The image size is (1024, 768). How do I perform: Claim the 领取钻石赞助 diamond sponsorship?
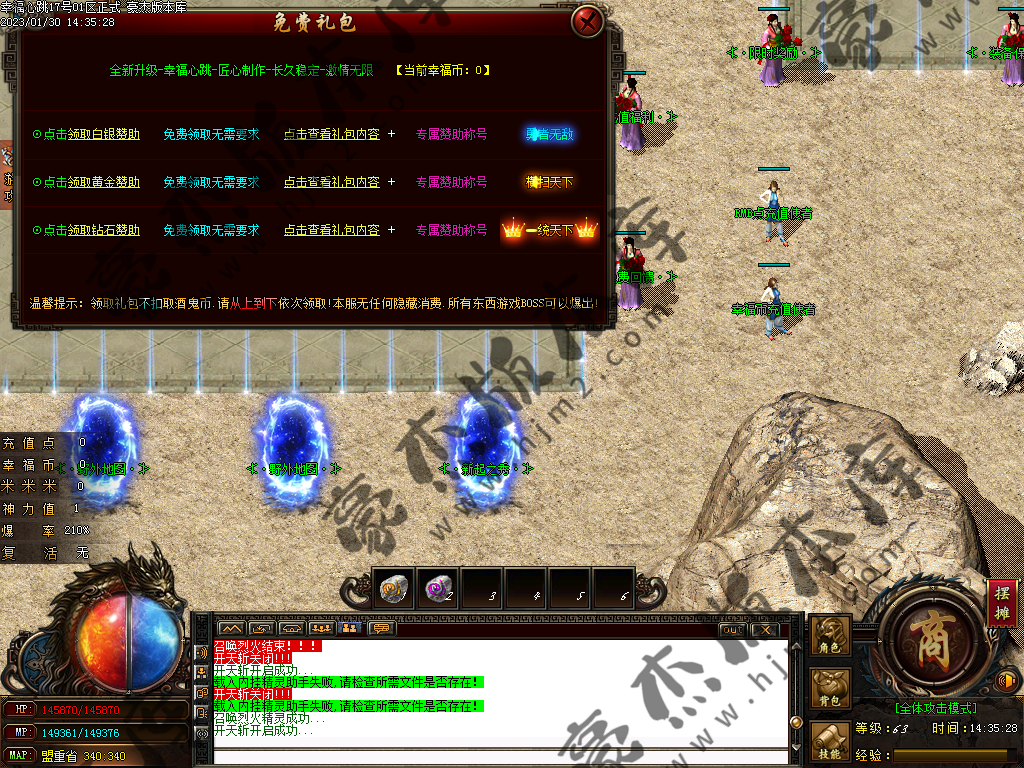[103, 230]
